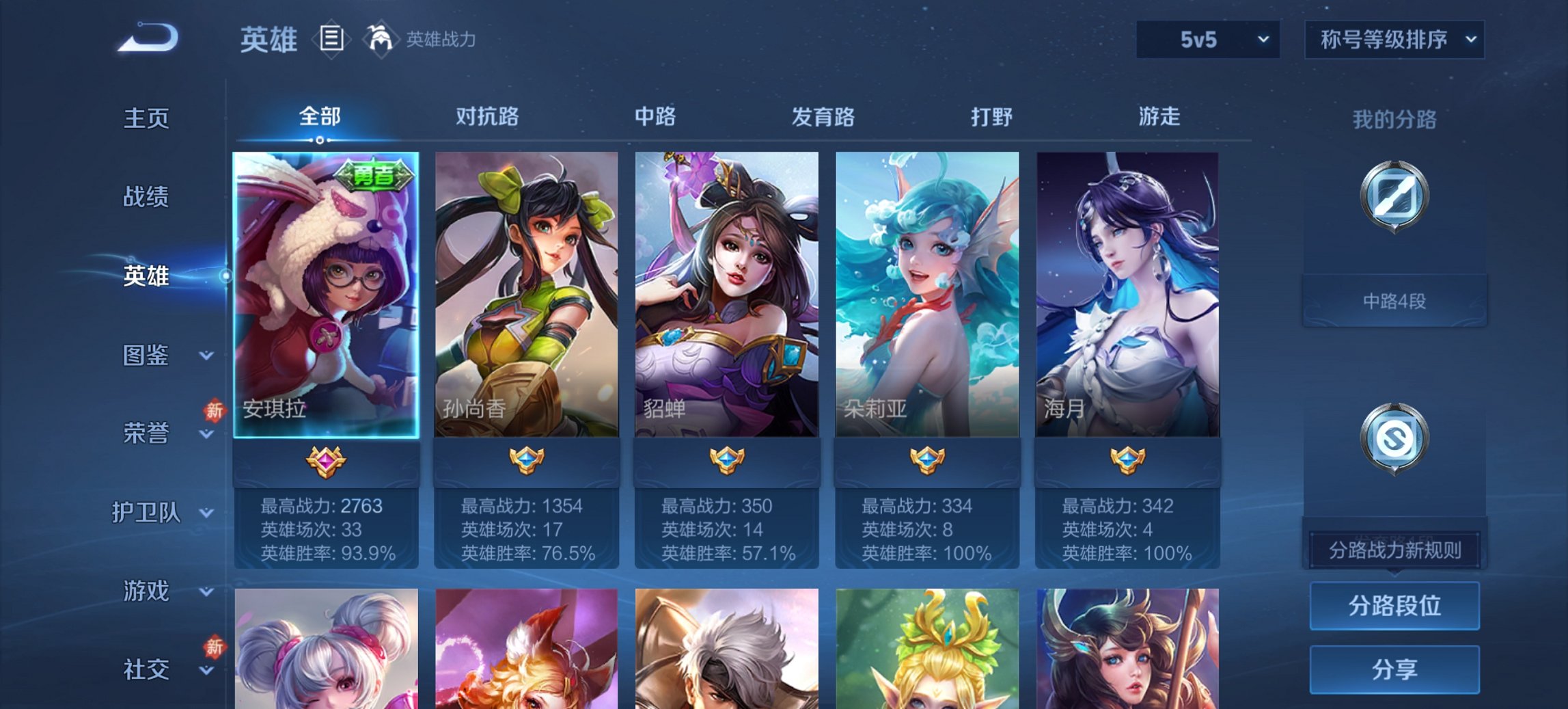Image resolution: width=1568 pixels, height=709 pixels.
Task: Click the 分路段位 button
Action: (x=1394, y=606)
